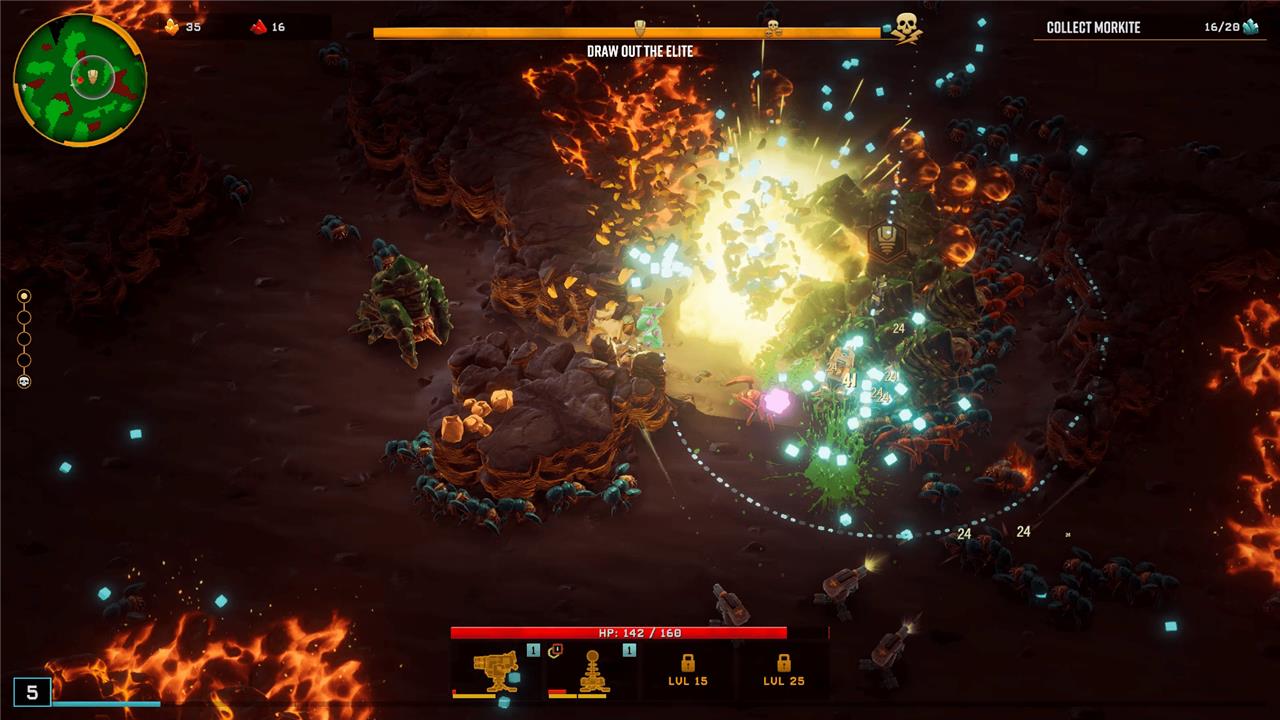Click the skull boss stage node
1280x720 pixels.
(x=24, y=381)
